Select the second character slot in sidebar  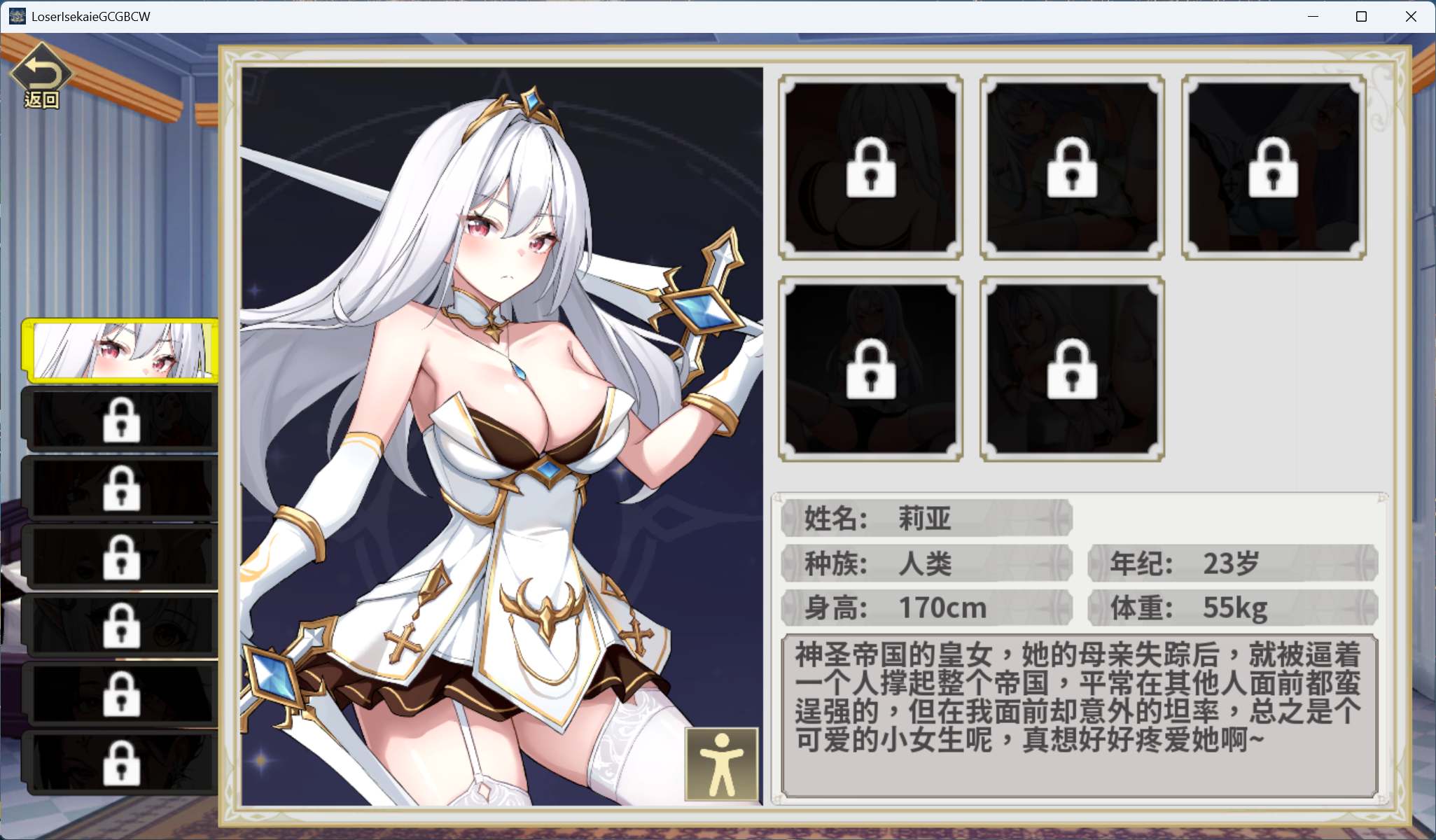pos(120,419)
